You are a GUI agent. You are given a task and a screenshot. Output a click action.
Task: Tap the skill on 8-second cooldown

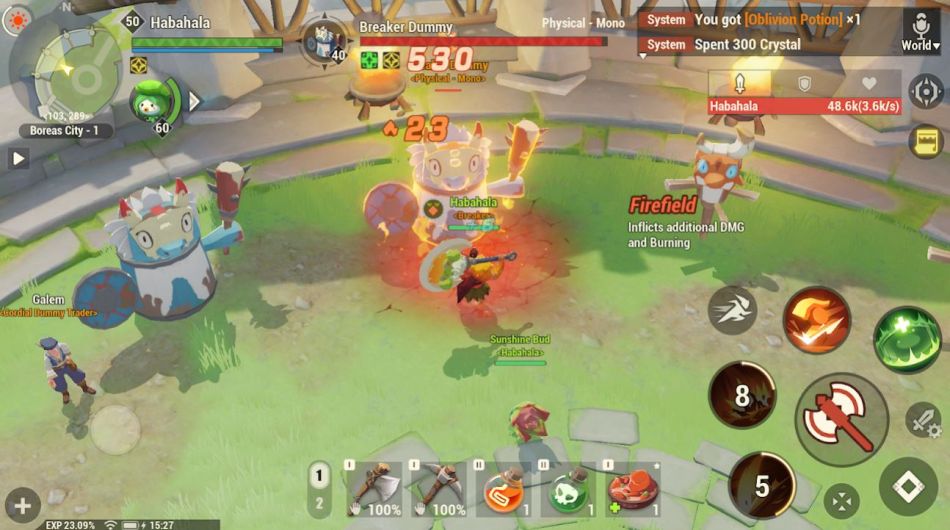pyautogui.click(x=742, y=395)
